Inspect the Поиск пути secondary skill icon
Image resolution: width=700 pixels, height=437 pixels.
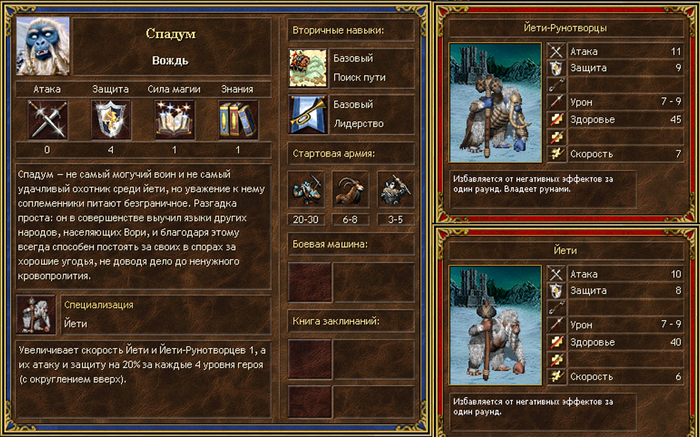point(308,68)
